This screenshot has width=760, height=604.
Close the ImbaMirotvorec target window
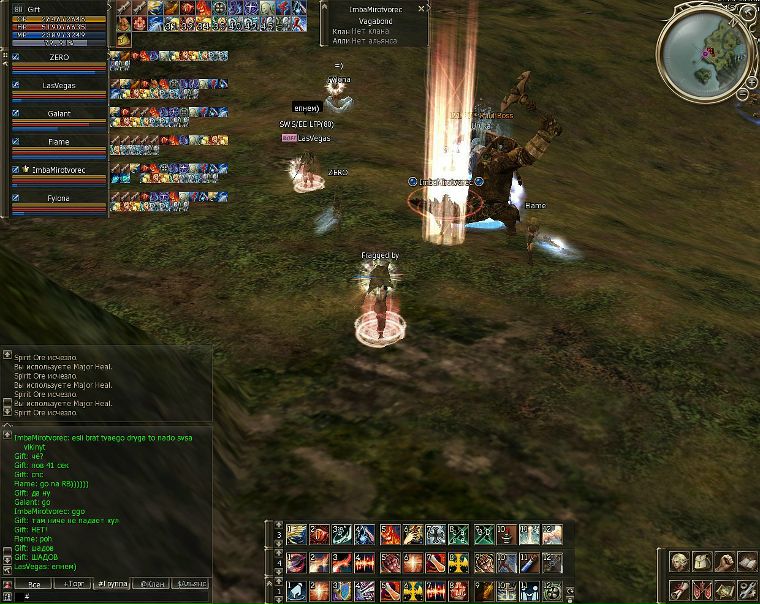[423, 8]
